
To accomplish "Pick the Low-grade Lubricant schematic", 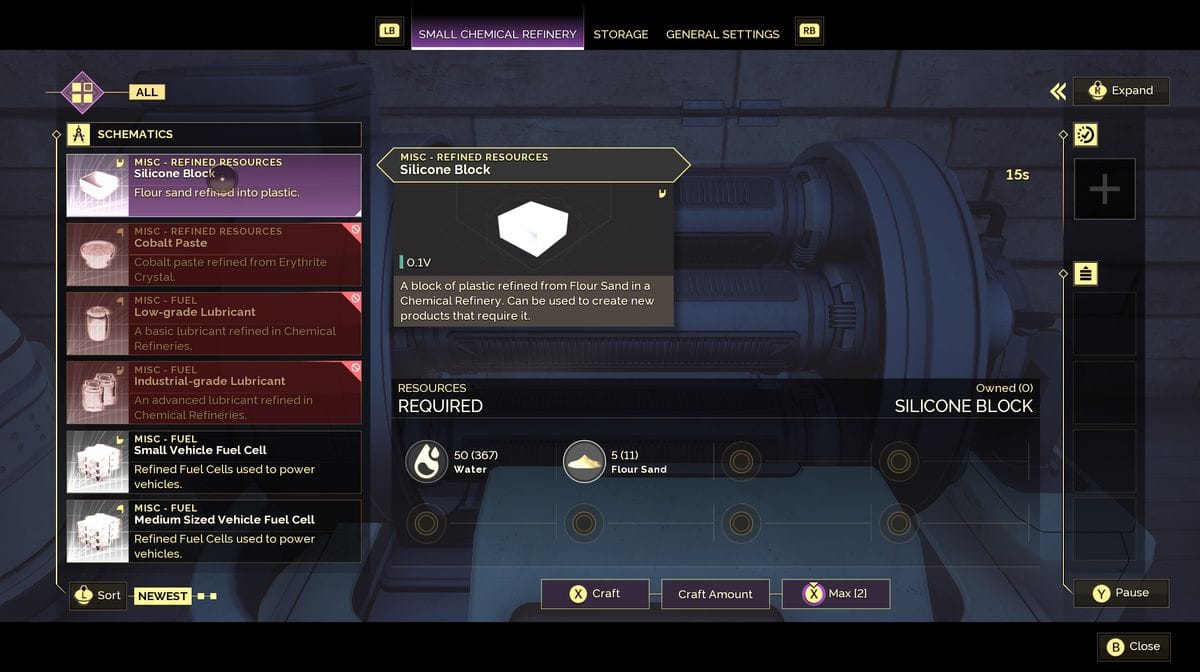I will click(x=214, y=323).
